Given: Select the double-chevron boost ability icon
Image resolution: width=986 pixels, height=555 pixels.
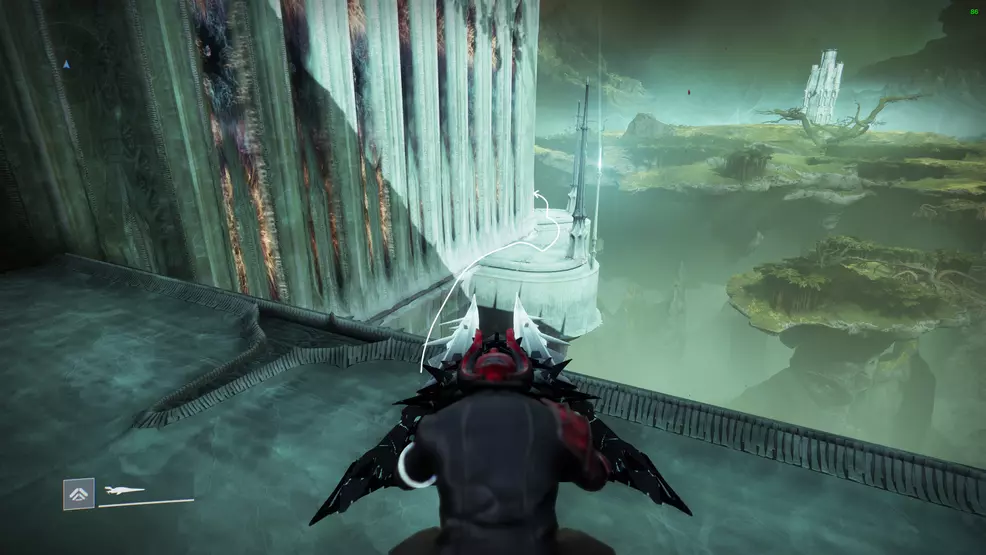Looking at the screenshot, I should (79, 493).
